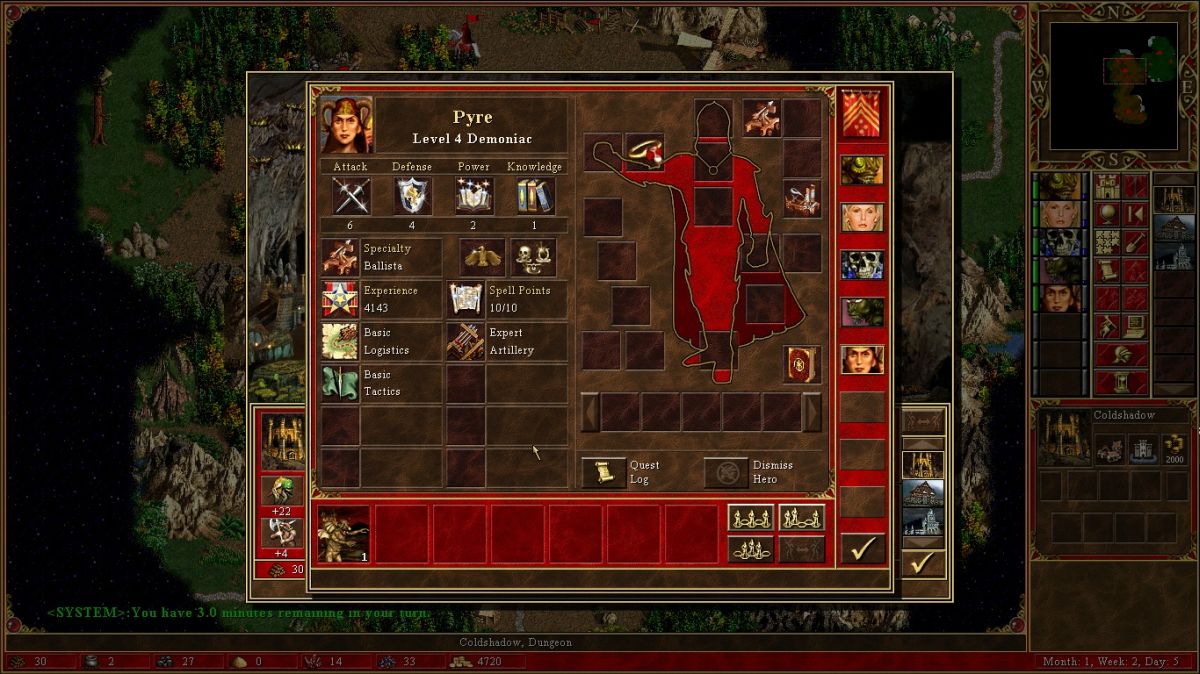This screenshot has height=674, width=1200.
Task: Inspect the Attack crossed swords icon
Action: tap(351, 196)
